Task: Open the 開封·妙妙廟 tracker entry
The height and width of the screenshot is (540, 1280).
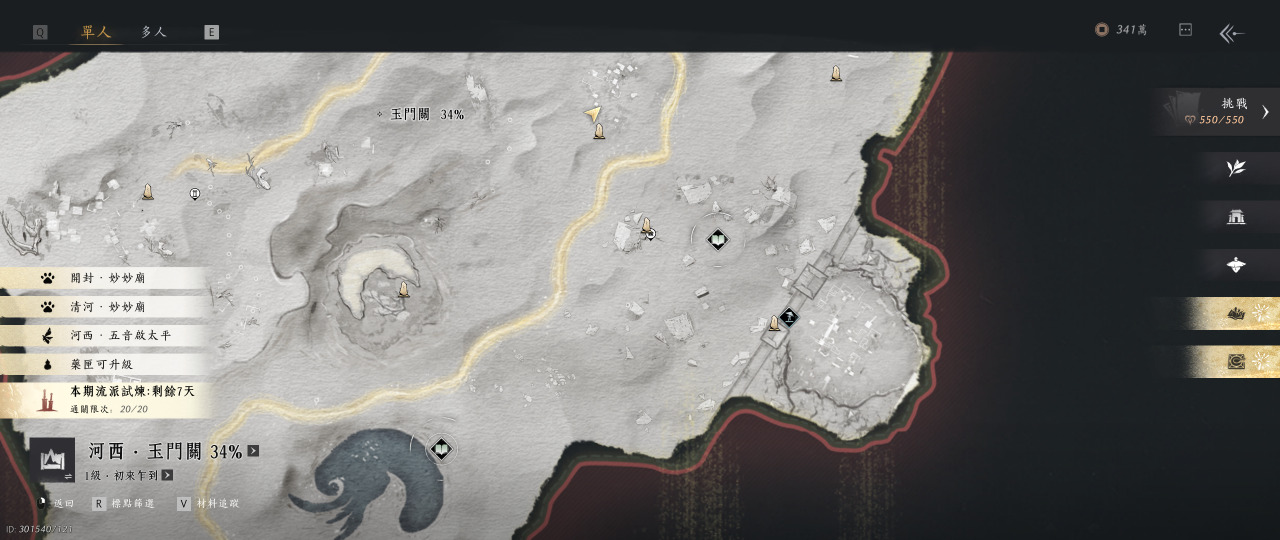Action: pyautogui.click(x=106, y=278)
